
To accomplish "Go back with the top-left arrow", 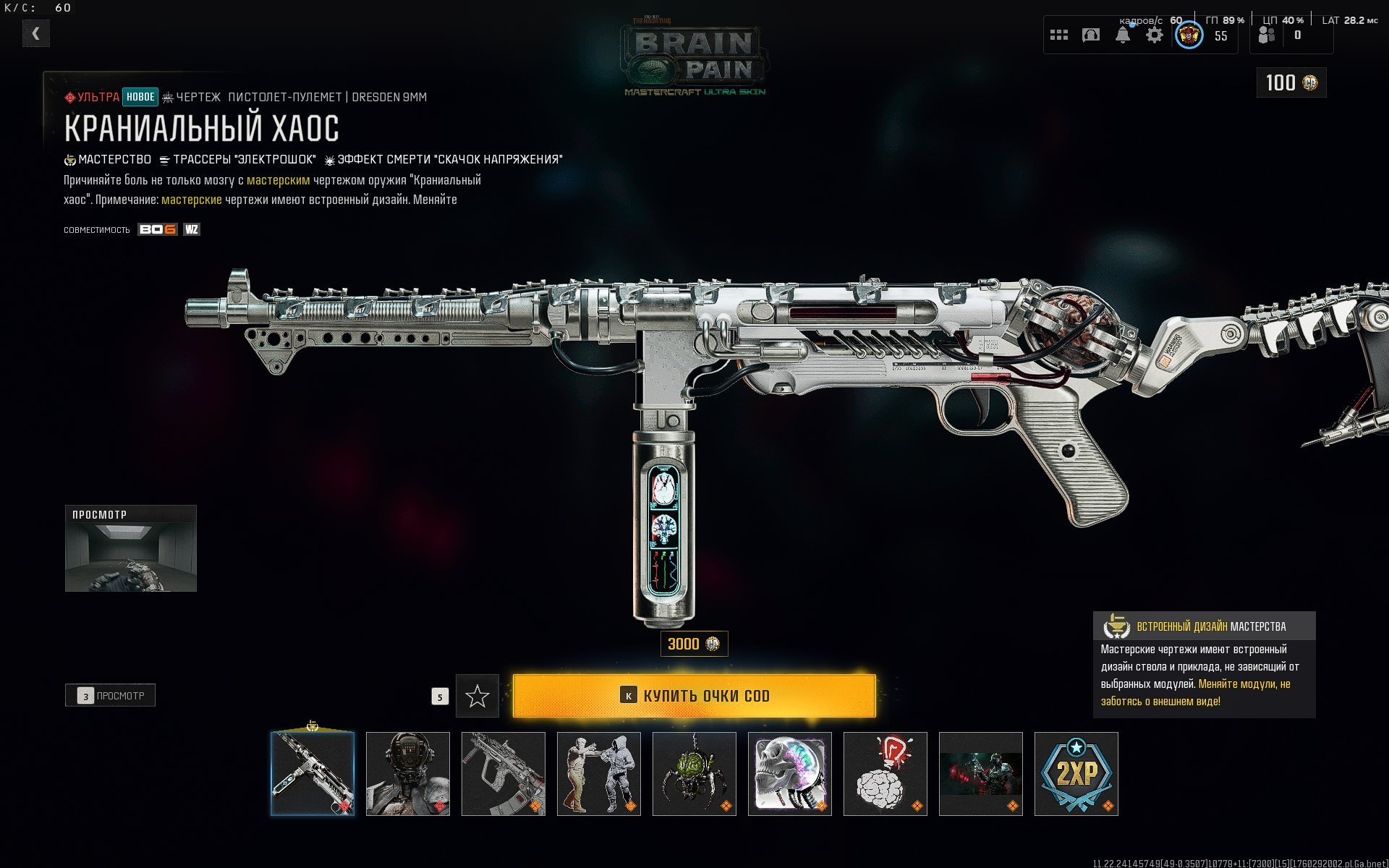I will click(x=35, y=33).
